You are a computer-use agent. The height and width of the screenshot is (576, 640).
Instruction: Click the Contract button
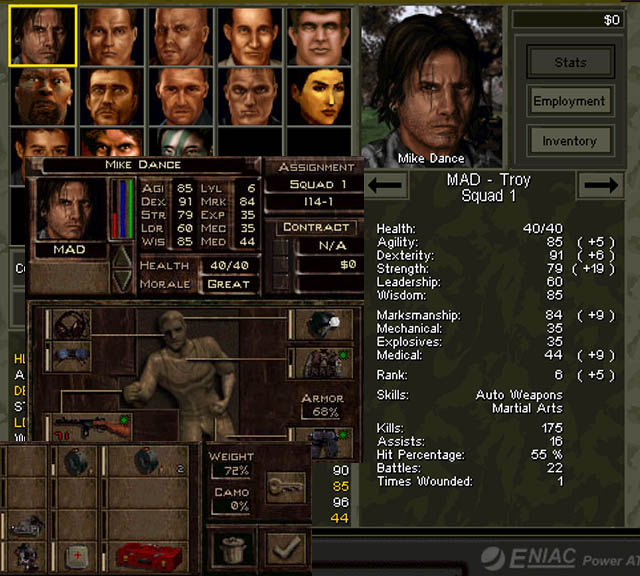click(x=316, y=227)
